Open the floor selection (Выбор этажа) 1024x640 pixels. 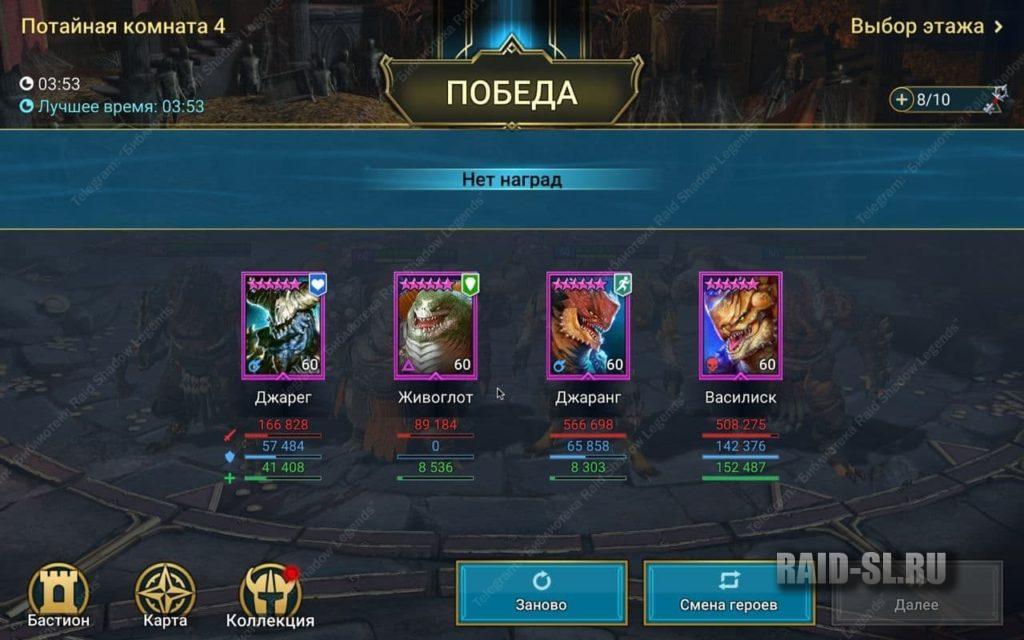(x=926, y=26)
